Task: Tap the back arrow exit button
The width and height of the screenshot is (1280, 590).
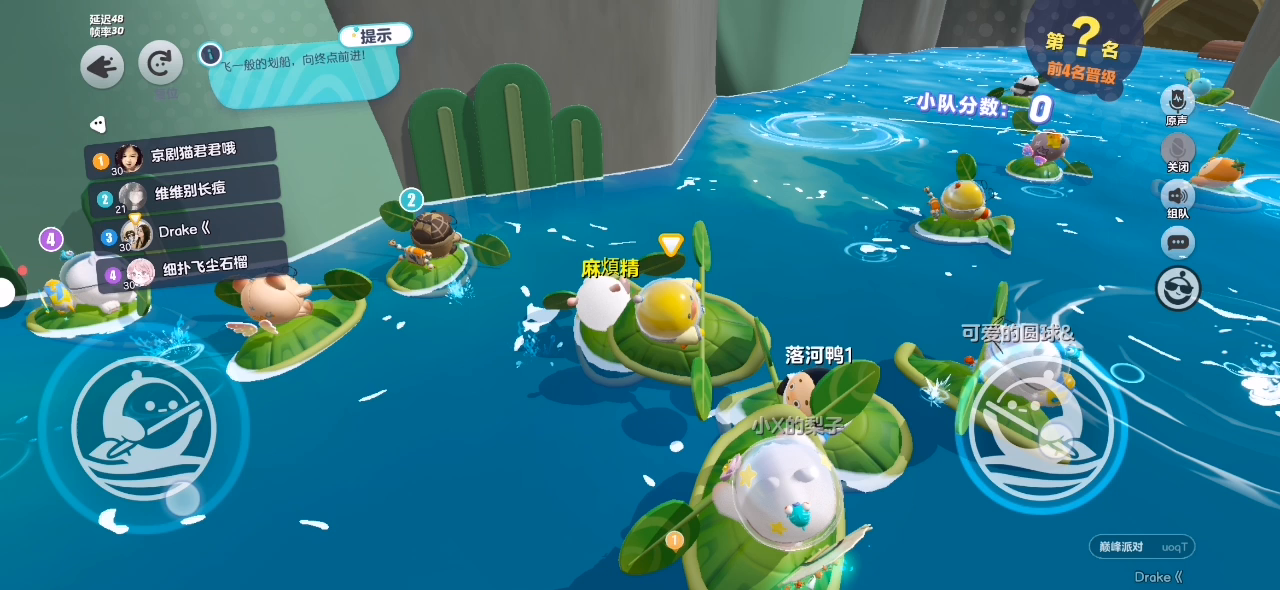Action: [102, 67]
